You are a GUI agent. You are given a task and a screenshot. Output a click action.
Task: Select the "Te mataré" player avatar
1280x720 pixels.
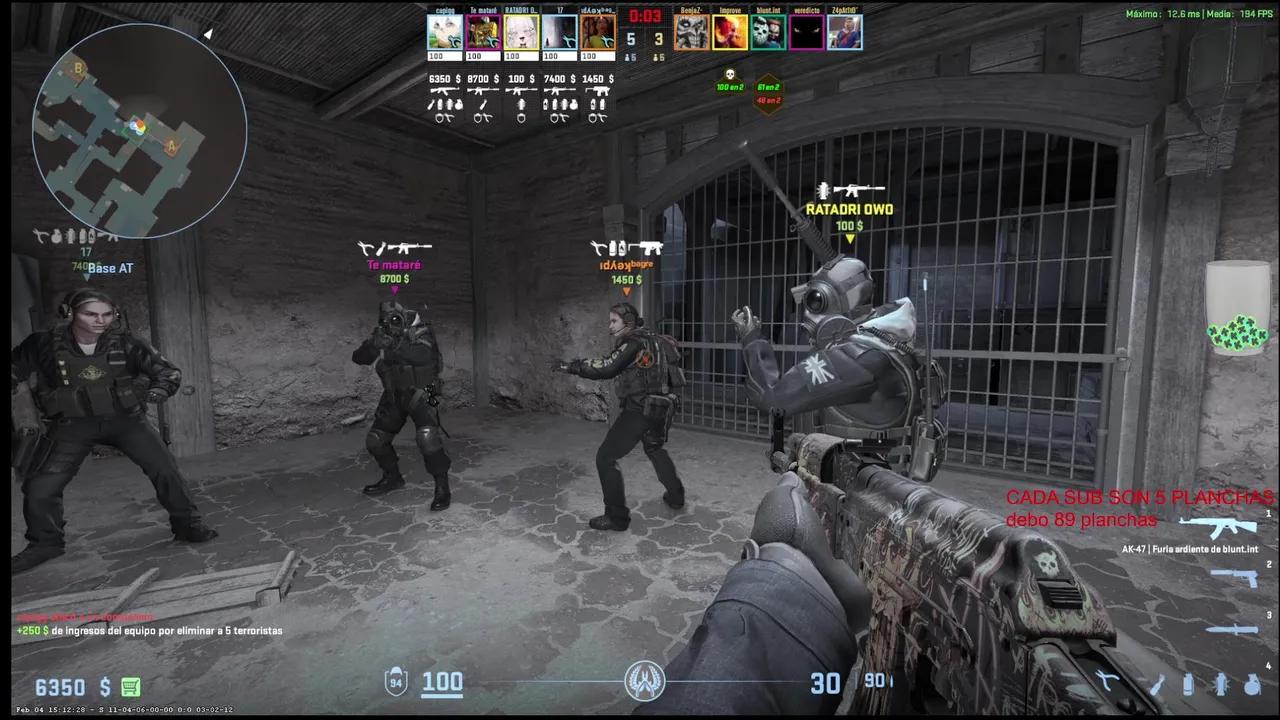tap(483, 32)
